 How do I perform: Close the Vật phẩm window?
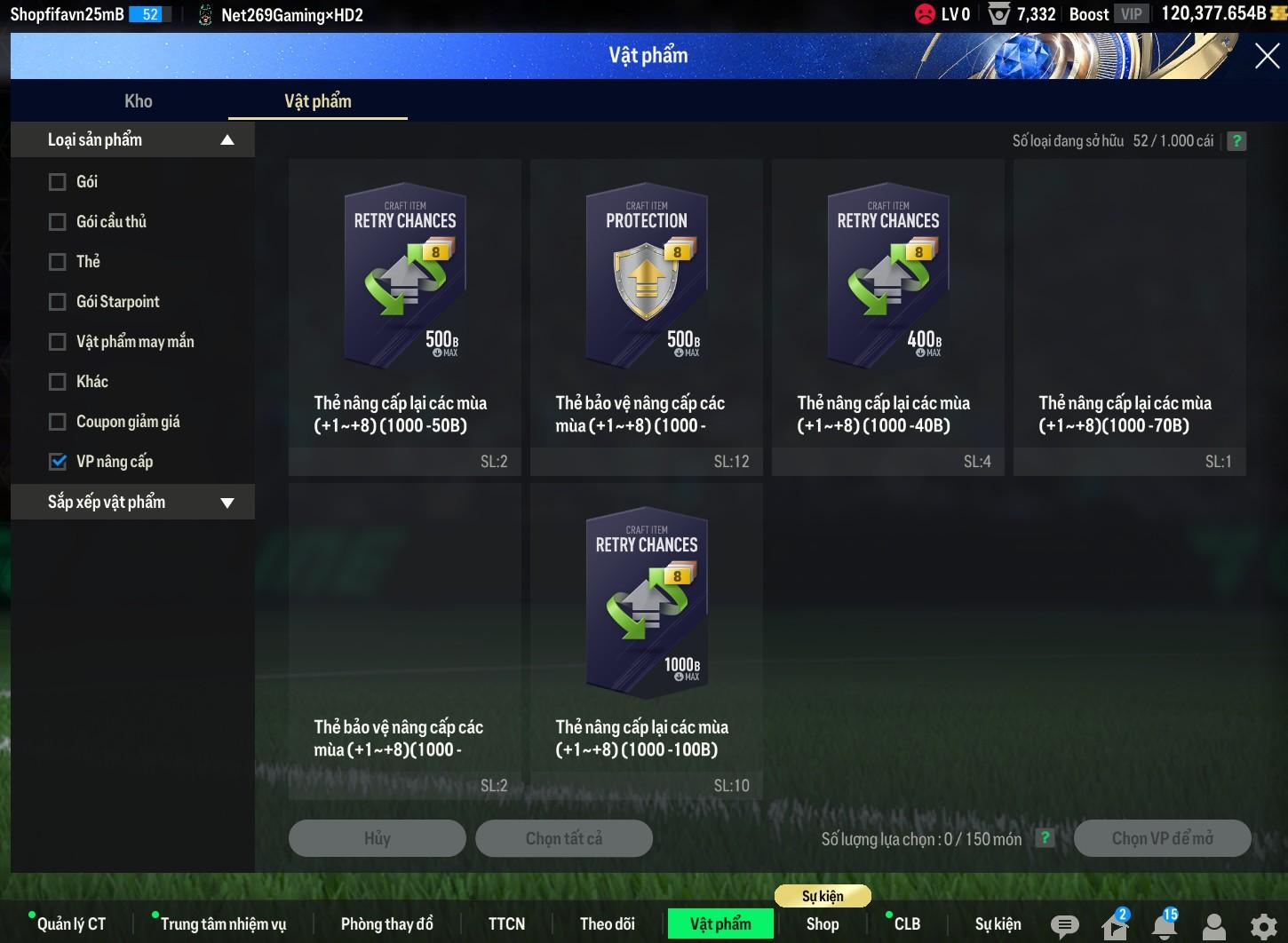1267,56
